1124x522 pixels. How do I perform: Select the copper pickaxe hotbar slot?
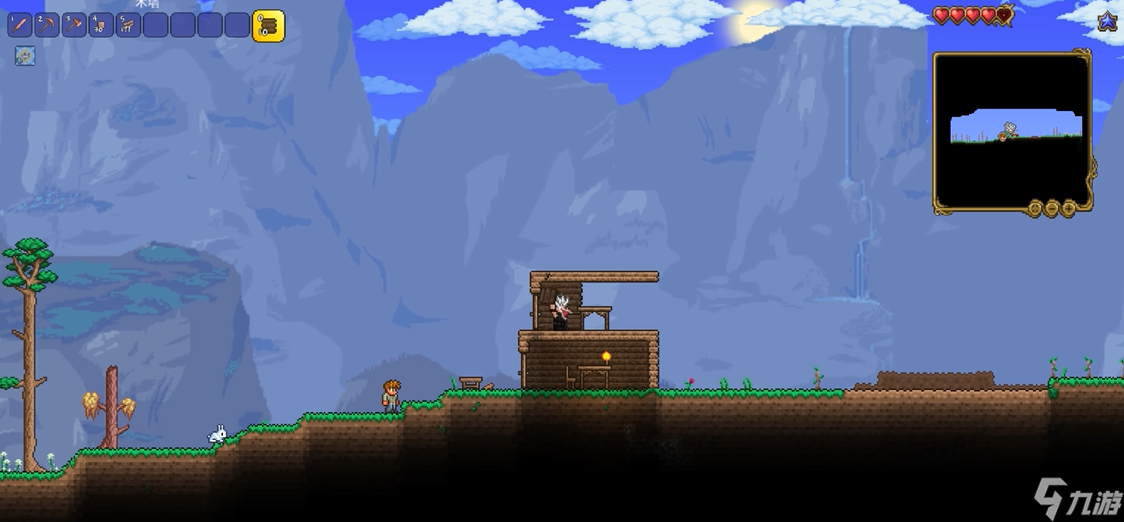click(47, 25)
